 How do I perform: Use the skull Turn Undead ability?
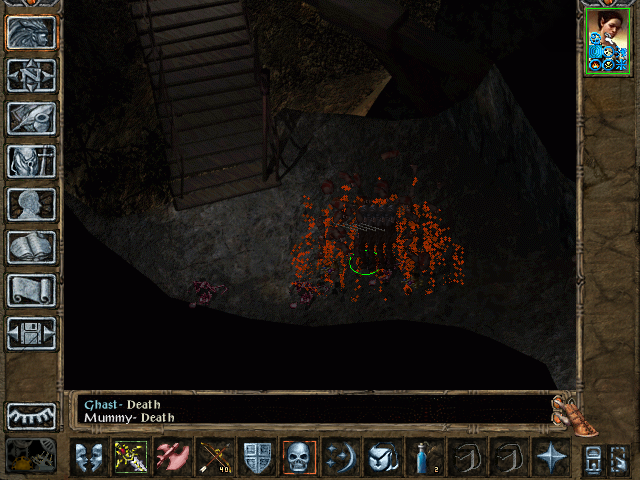[298, 457]
